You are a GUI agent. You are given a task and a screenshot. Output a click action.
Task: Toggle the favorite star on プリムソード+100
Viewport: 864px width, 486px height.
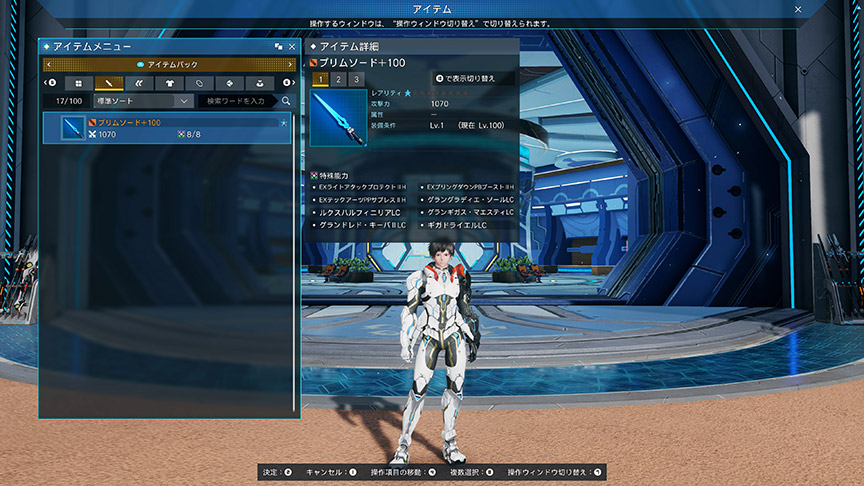[283, 122]
